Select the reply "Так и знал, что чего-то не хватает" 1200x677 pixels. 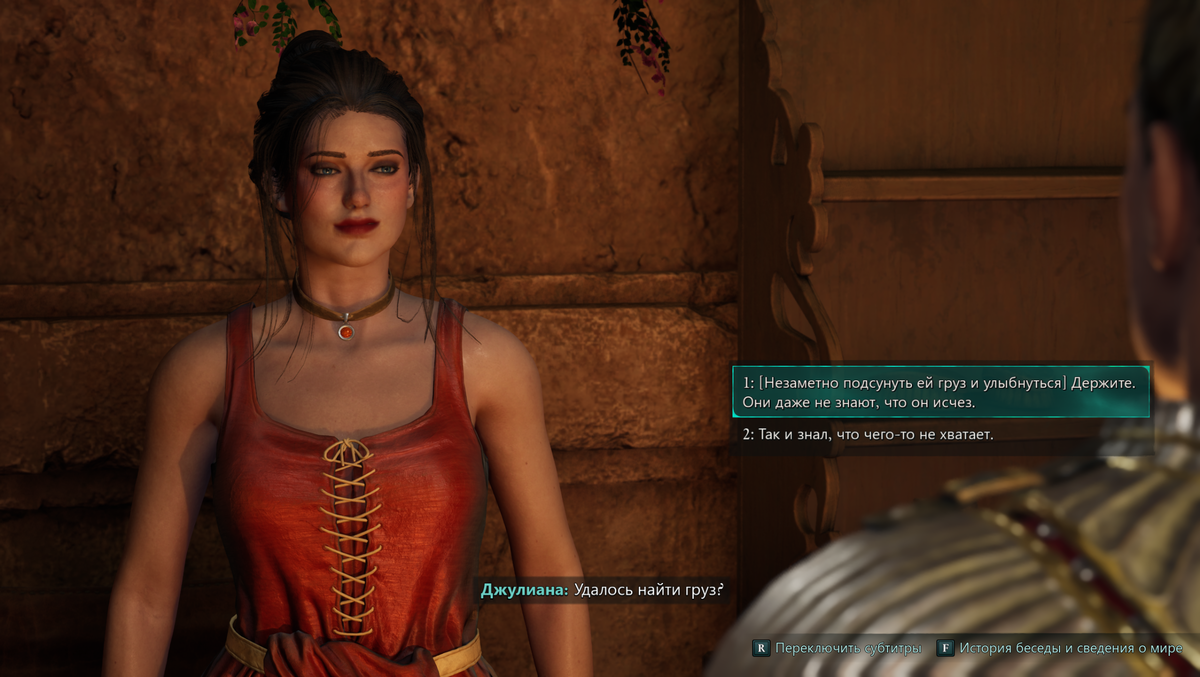[x=867, y=434]
